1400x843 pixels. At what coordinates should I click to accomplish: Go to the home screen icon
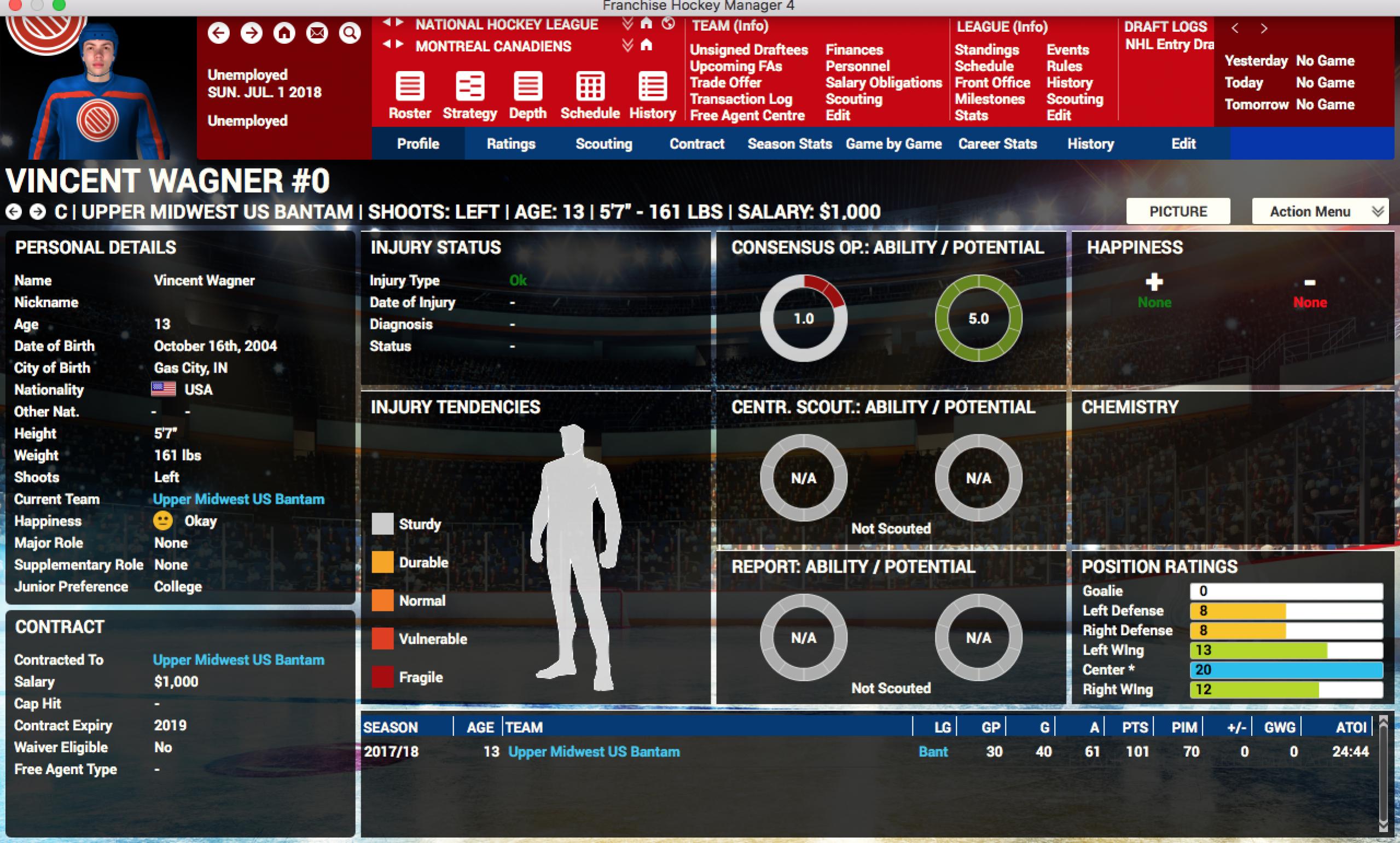tap(284, 33)
